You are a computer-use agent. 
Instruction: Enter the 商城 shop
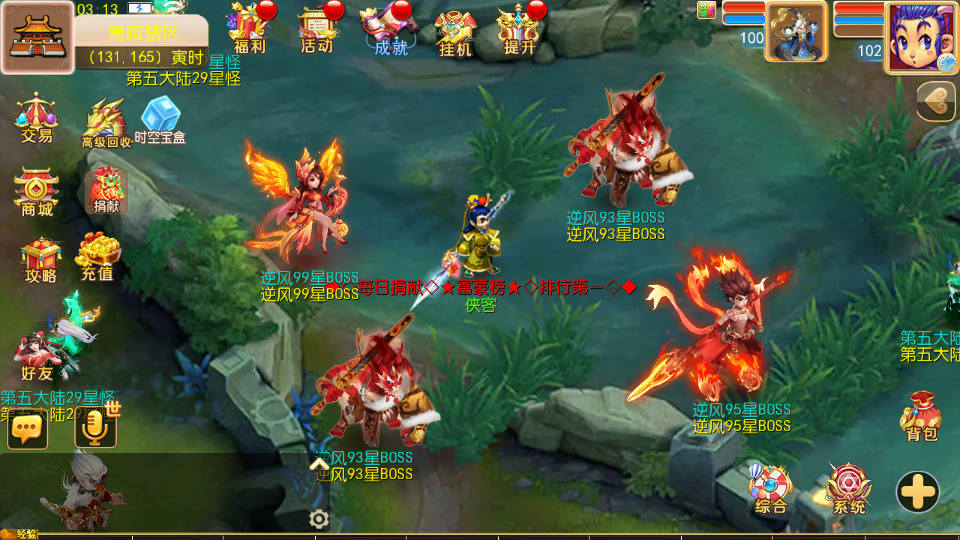tap(37, 190)
